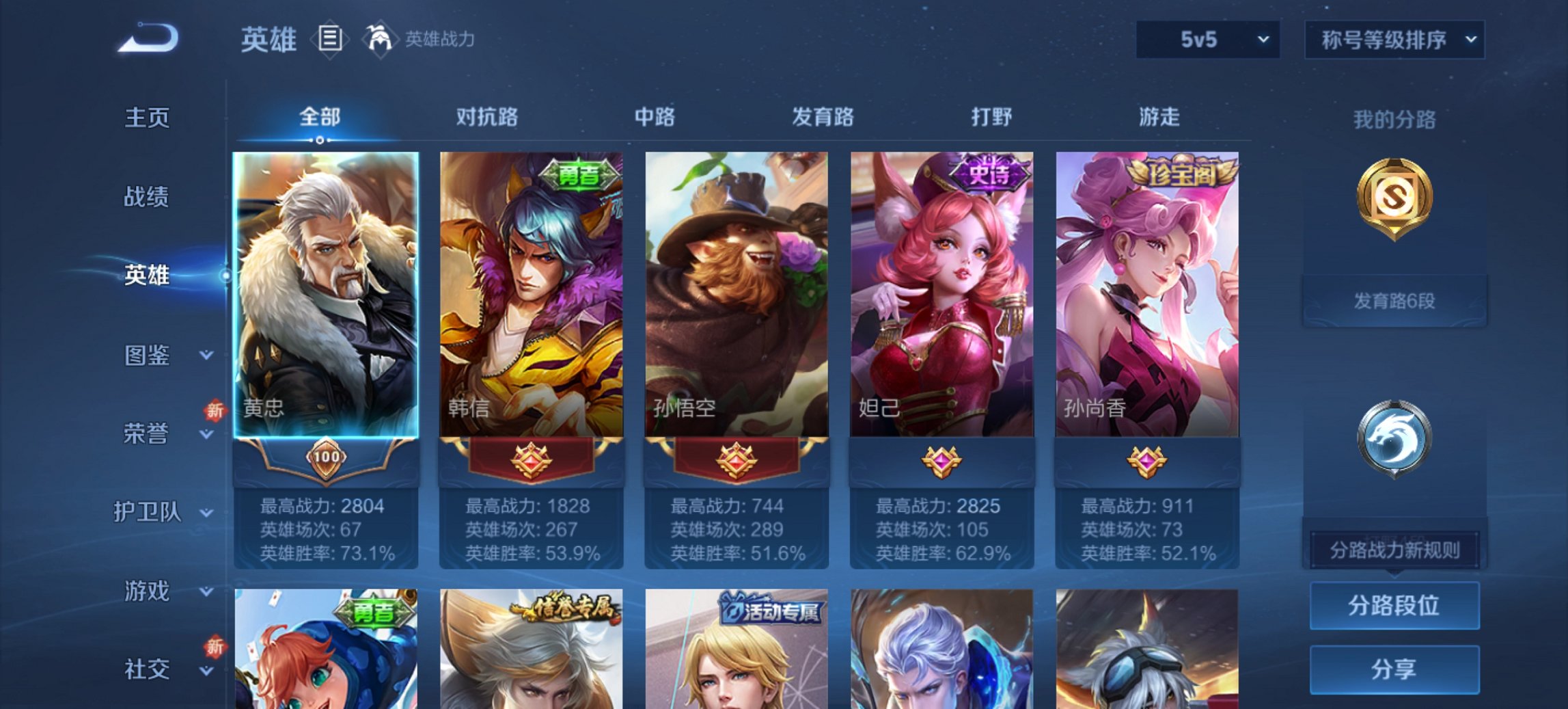
Task: Open the 称号等级排序 sort dropdown
Action: coord(1394,40)
